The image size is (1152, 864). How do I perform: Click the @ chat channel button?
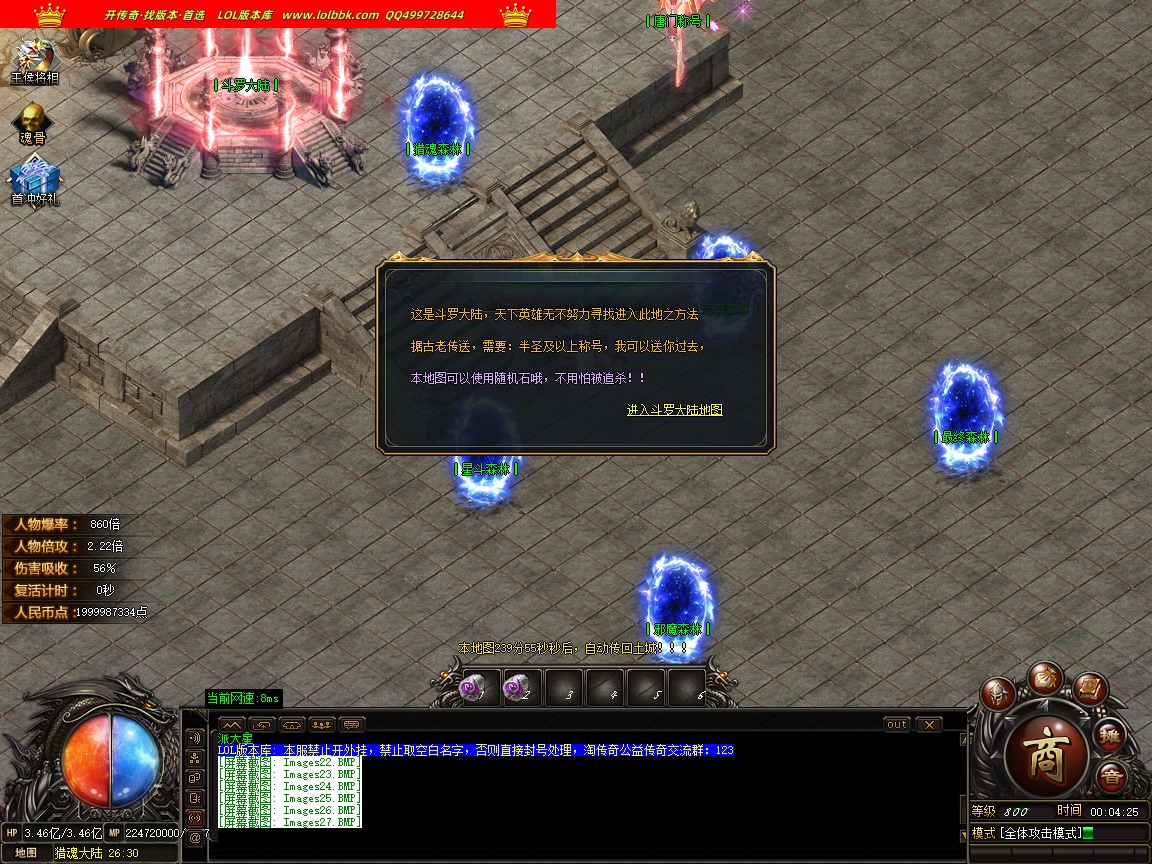(195, 838)
